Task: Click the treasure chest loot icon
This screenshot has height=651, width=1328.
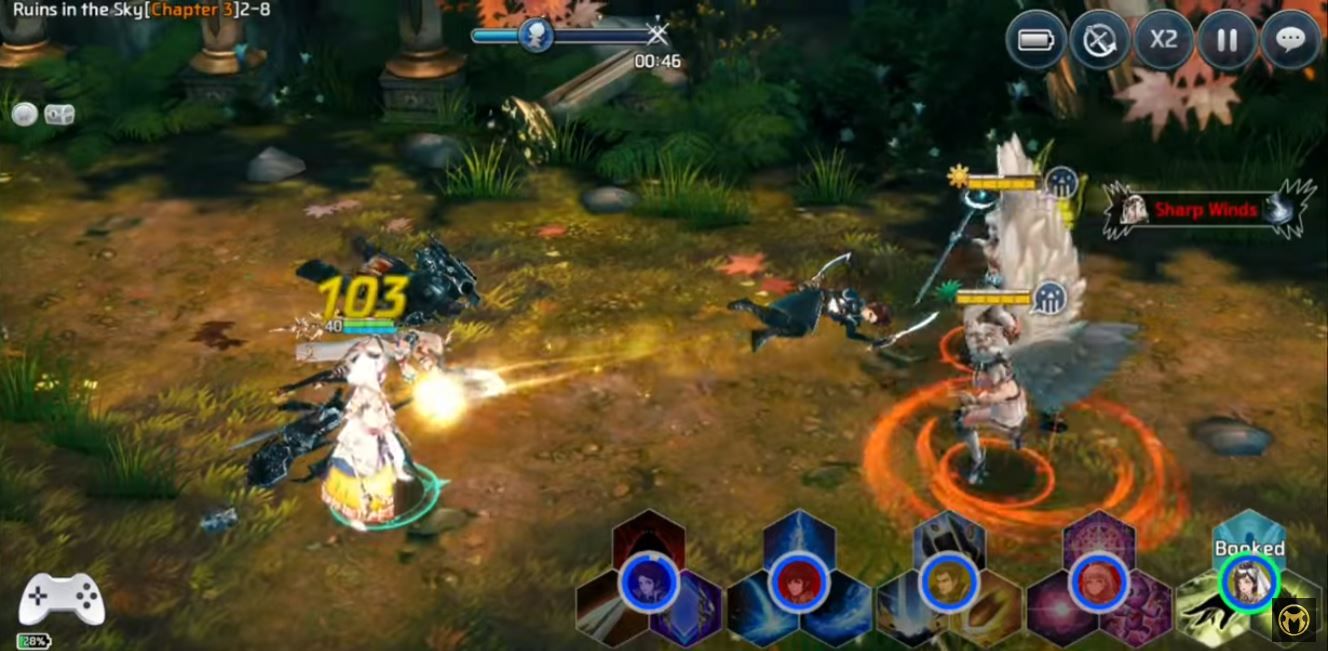Action: (x=60, y=115)
